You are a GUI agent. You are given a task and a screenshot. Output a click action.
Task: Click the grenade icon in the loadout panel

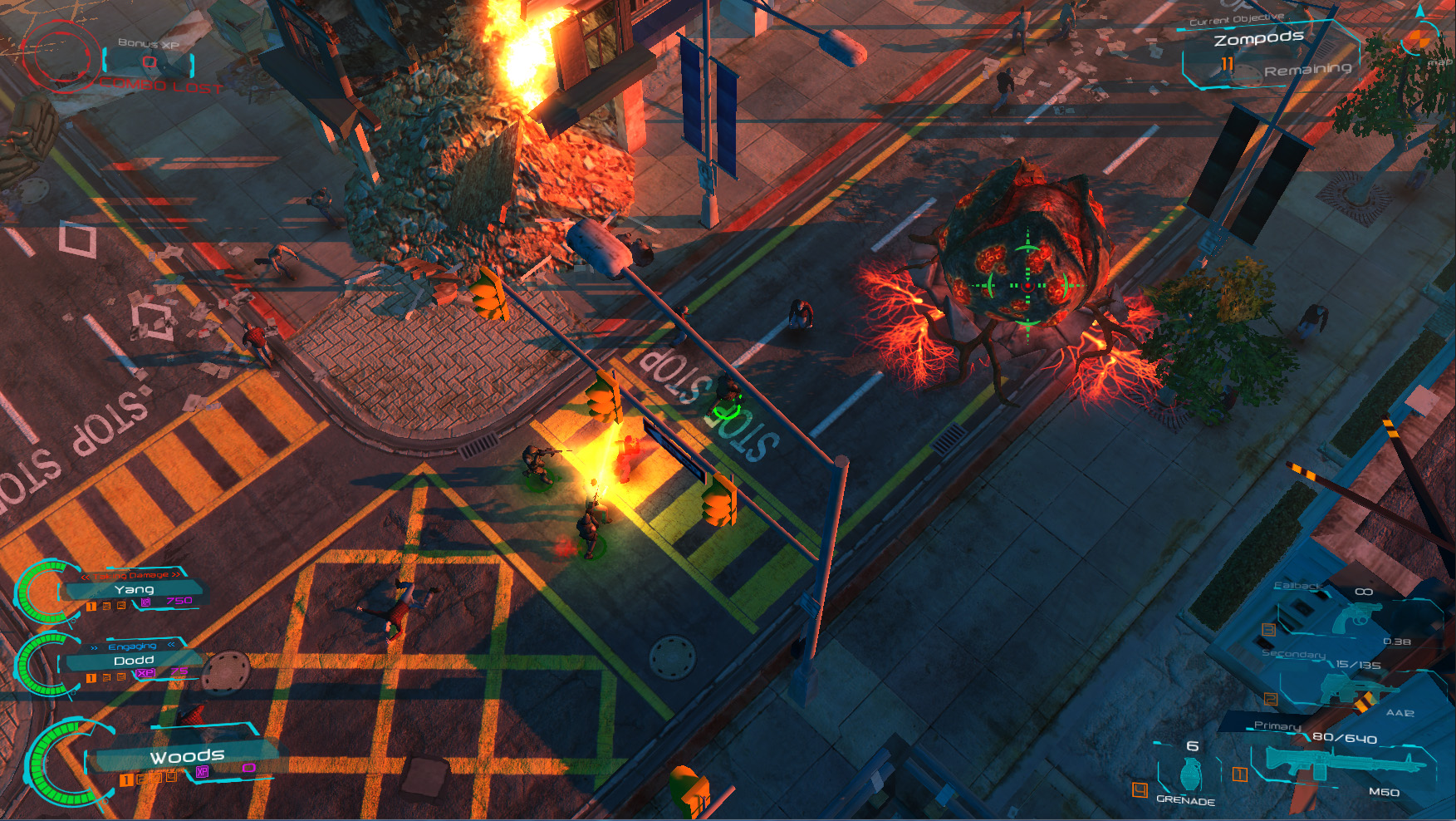pos(1192,772)
